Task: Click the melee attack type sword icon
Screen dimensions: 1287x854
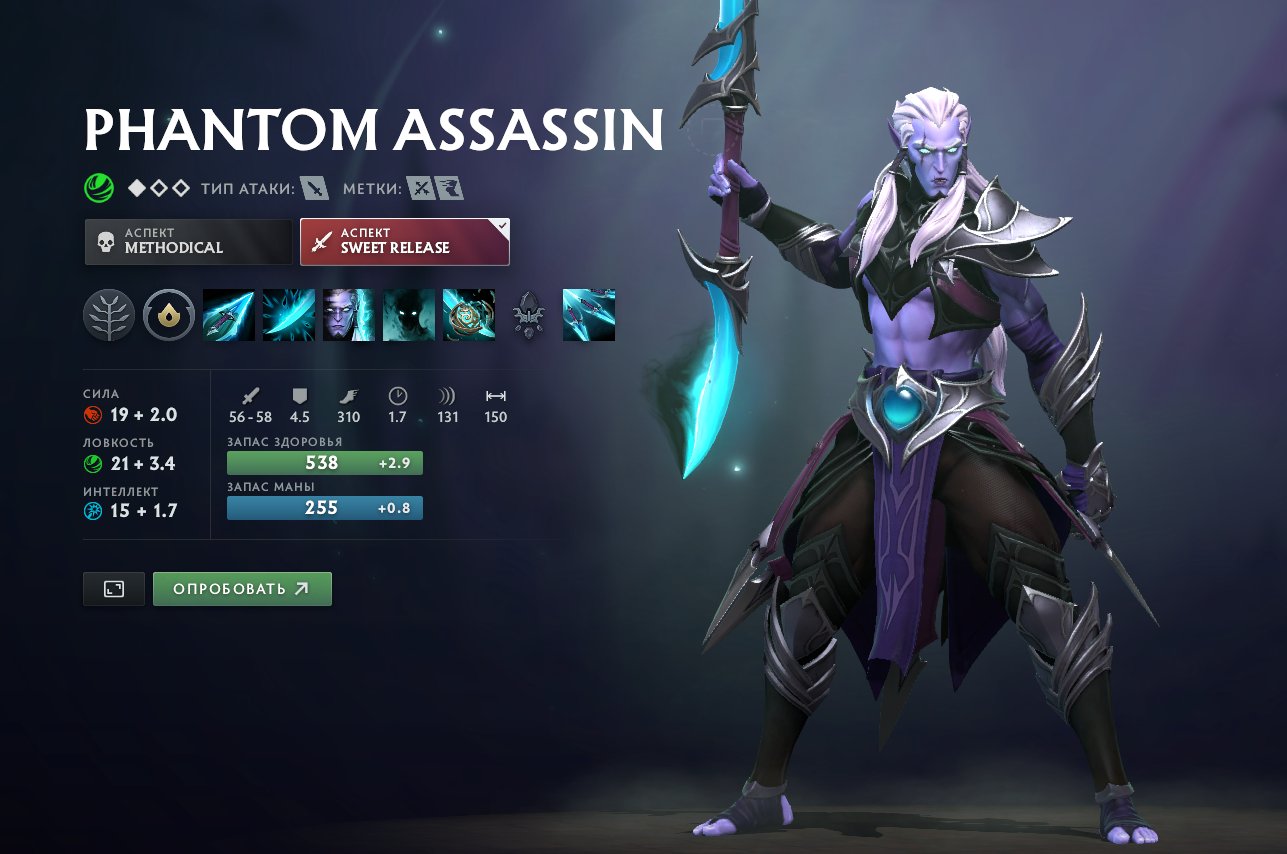Action: pos(313,186)
